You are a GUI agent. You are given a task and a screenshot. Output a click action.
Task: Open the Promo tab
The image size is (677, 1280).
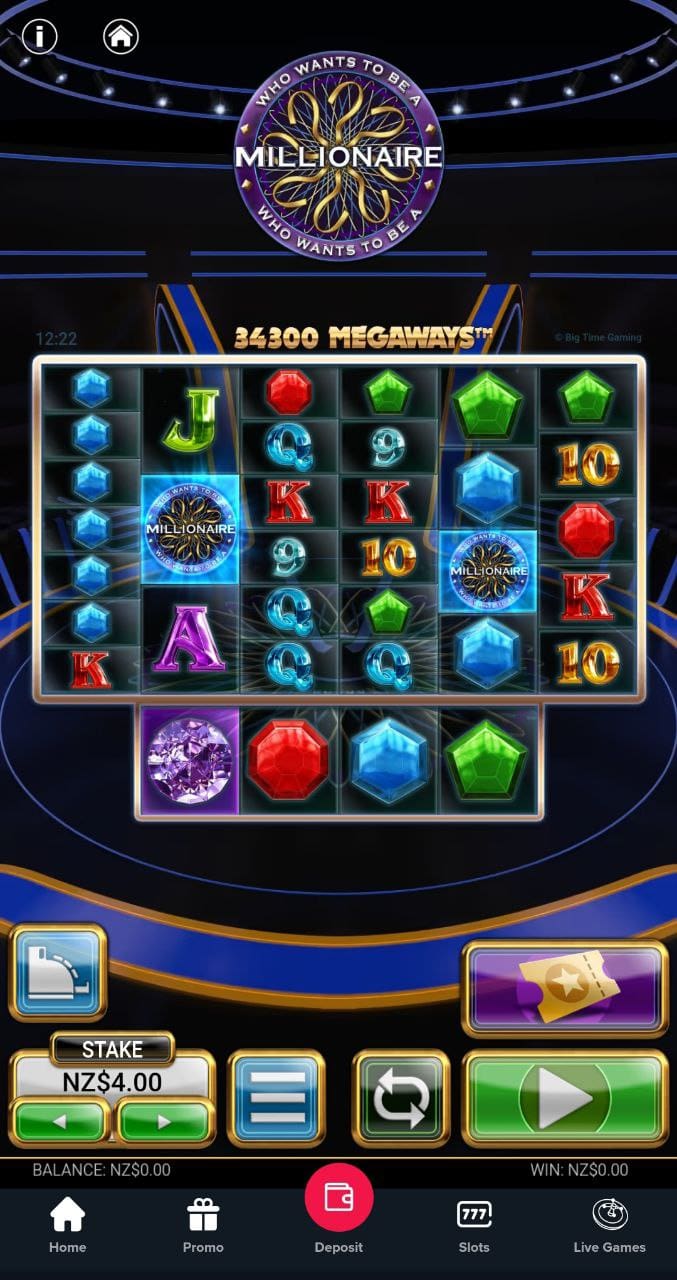203,1226
